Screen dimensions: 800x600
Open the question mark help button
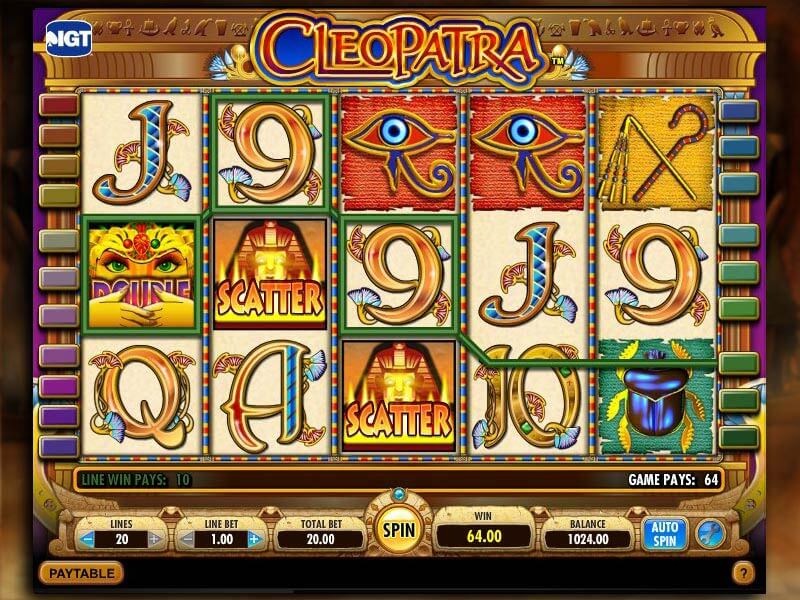pos(742,574)
